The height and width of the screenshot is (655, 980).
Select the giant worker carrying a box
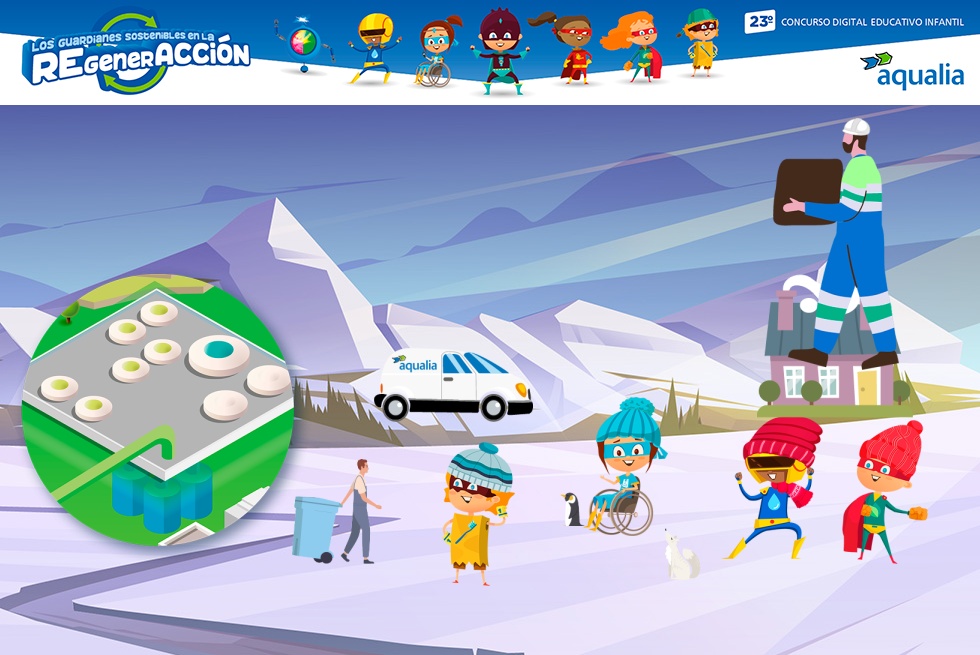pyautogui.click(x=845, y=240)
